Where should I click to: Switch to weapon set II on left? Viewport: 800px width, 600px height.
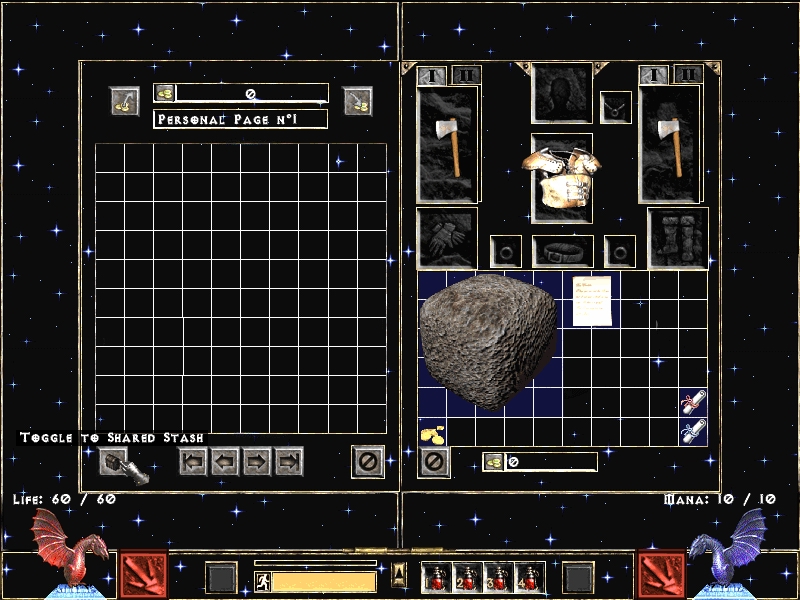pyautogui.click(x=466, y=75)
